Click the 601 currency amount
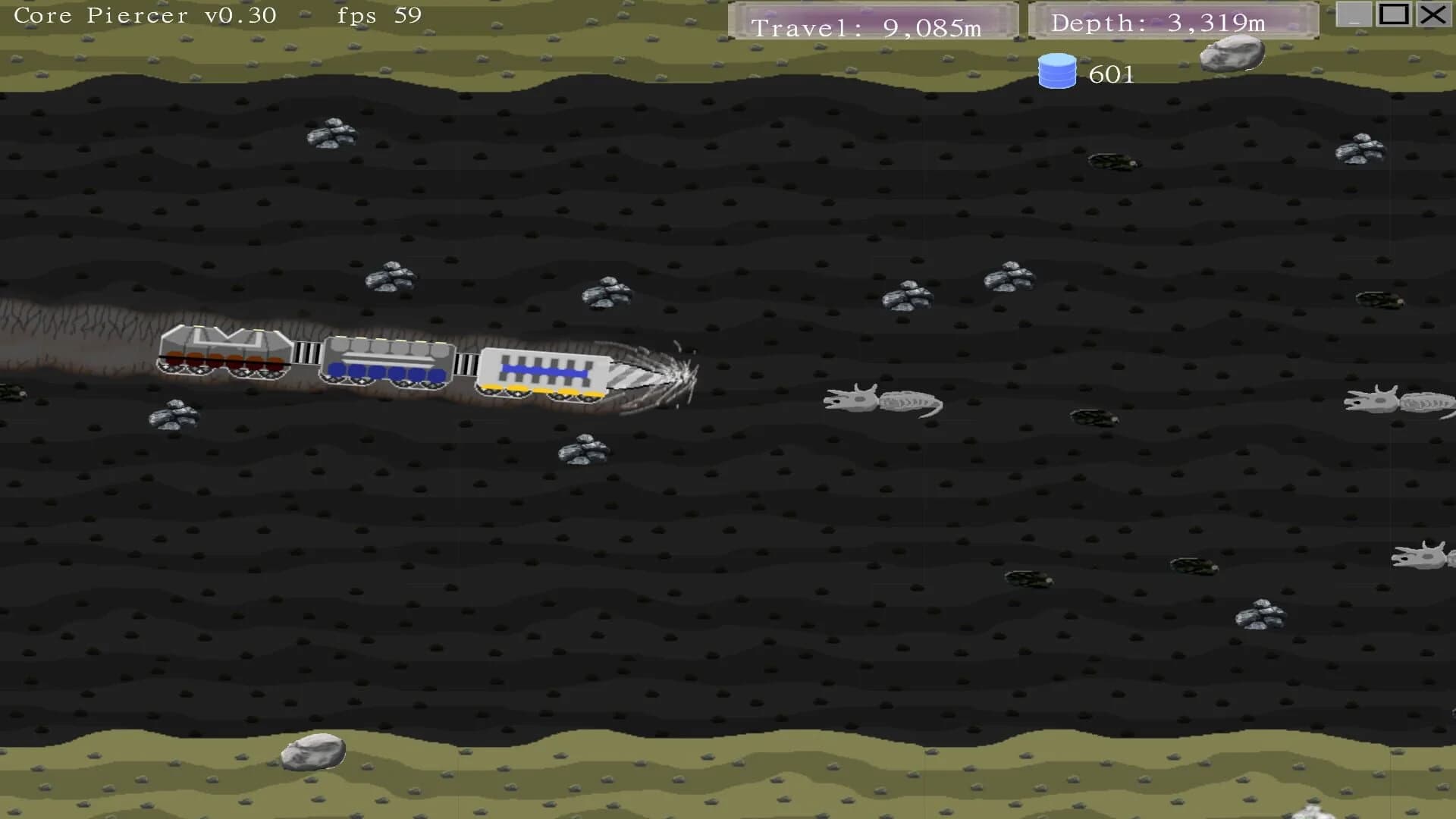This screenshot has width=1456, height=819. [1110, 74]
